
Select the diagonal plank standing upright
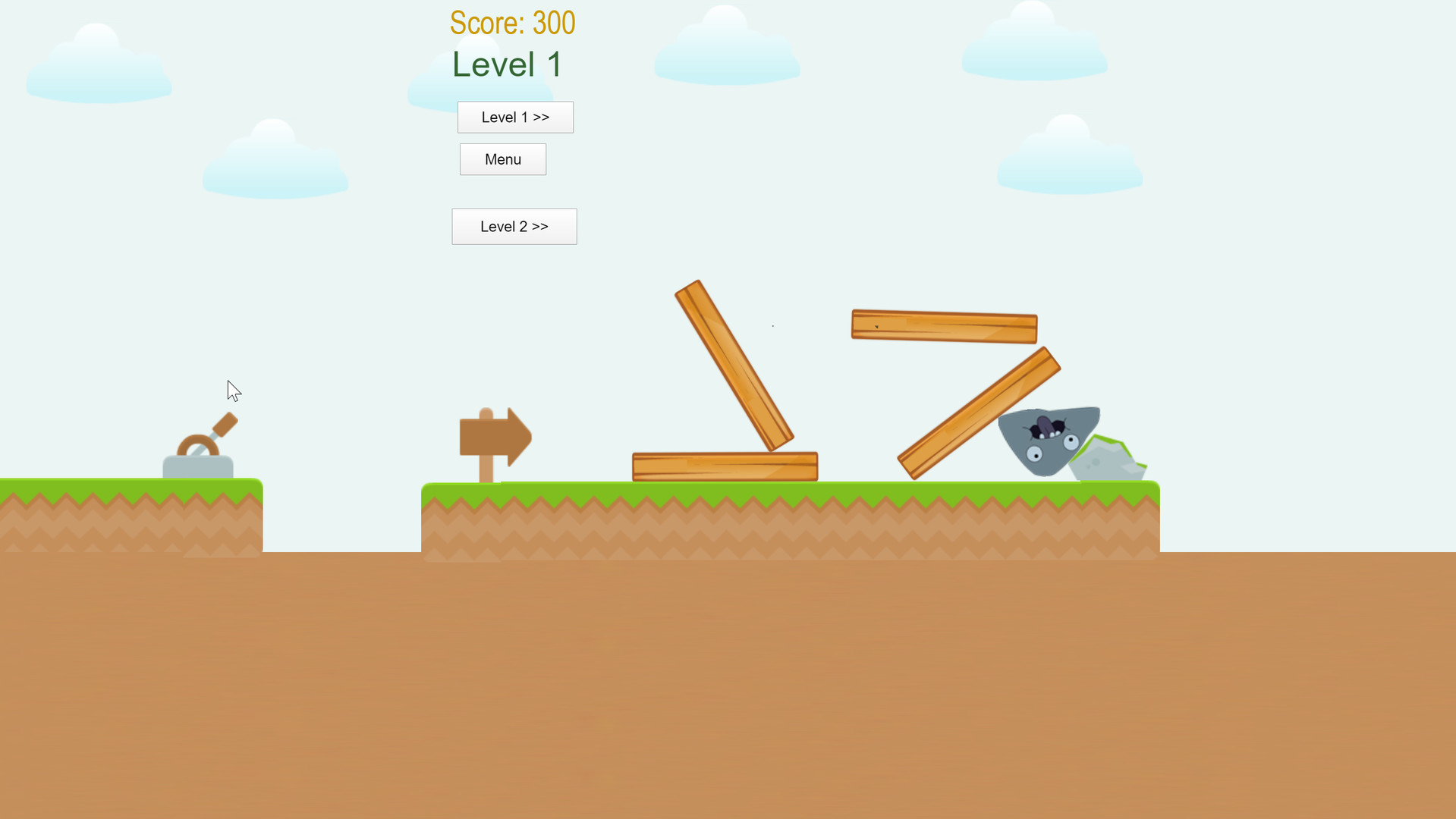[732, 364]
